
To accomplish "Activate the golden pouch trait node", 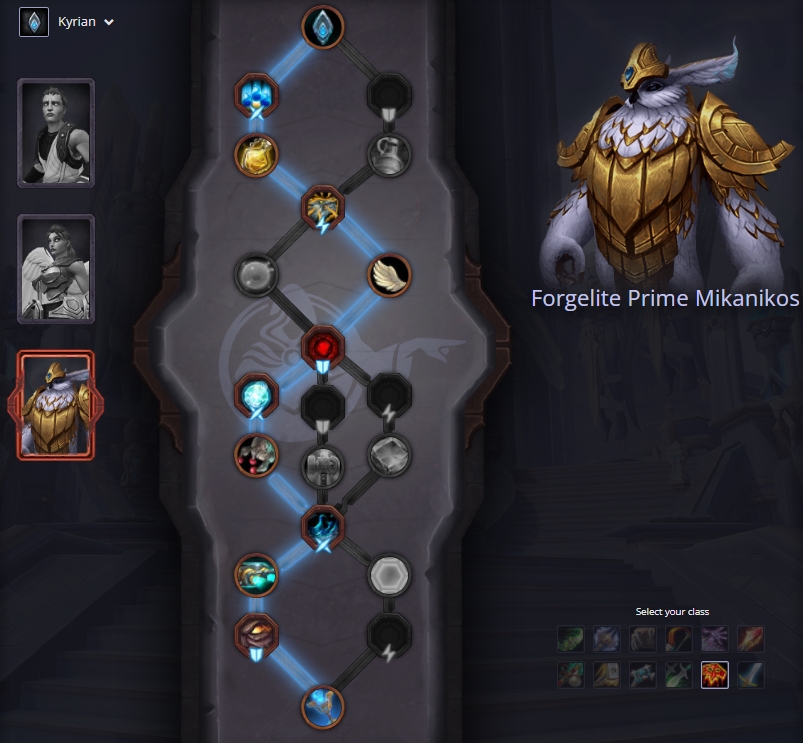I will (x=256, y=155).
